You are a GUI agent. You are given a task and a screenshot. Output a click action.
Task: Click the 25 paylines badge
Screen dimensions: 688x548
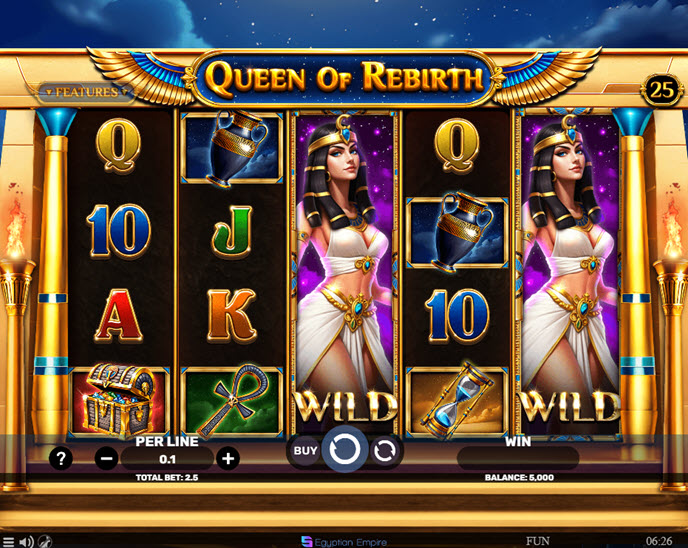pyautogui.click(x=662, y=88)
